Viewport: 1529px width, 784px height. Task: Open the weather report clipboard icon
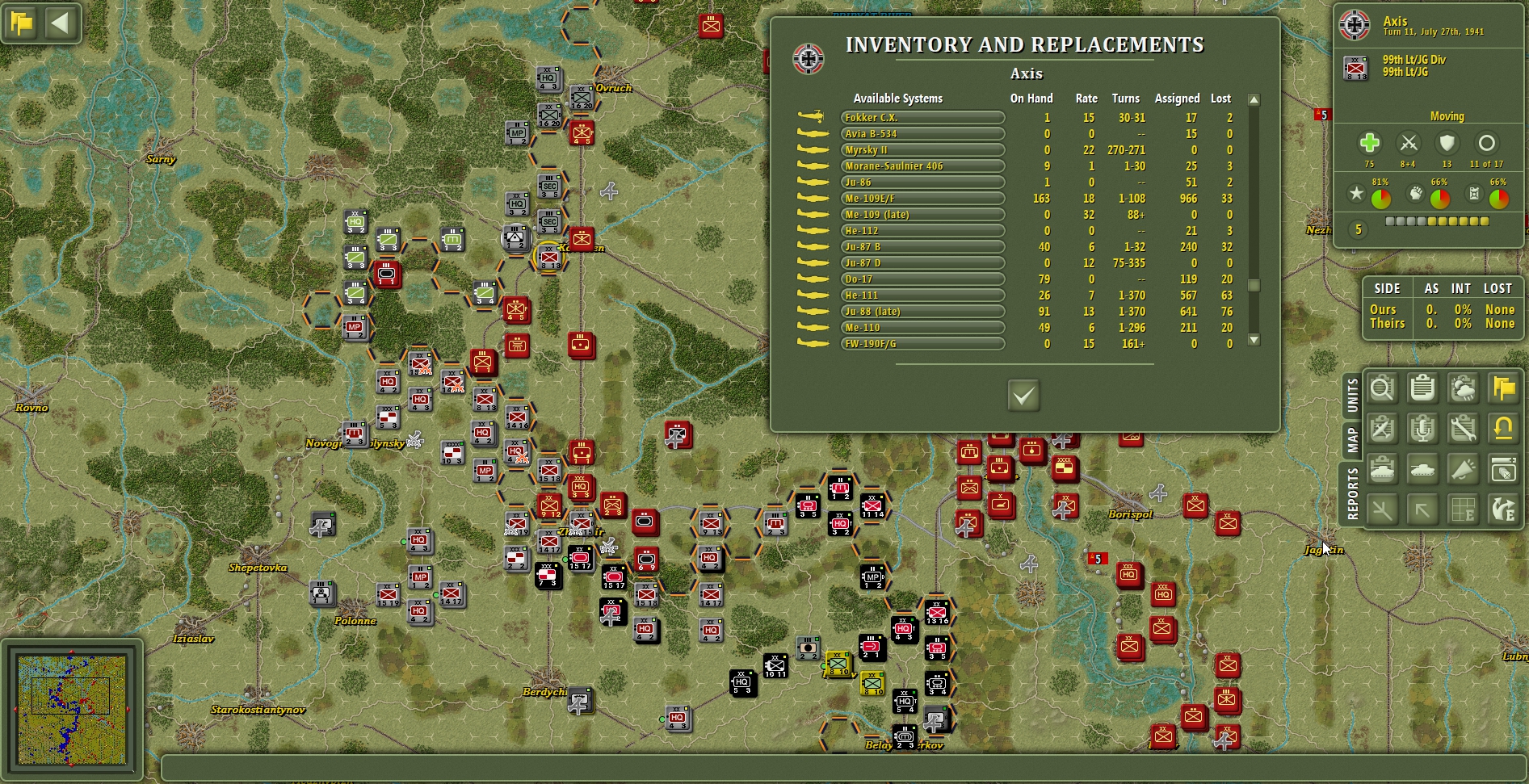point(1463,388)
